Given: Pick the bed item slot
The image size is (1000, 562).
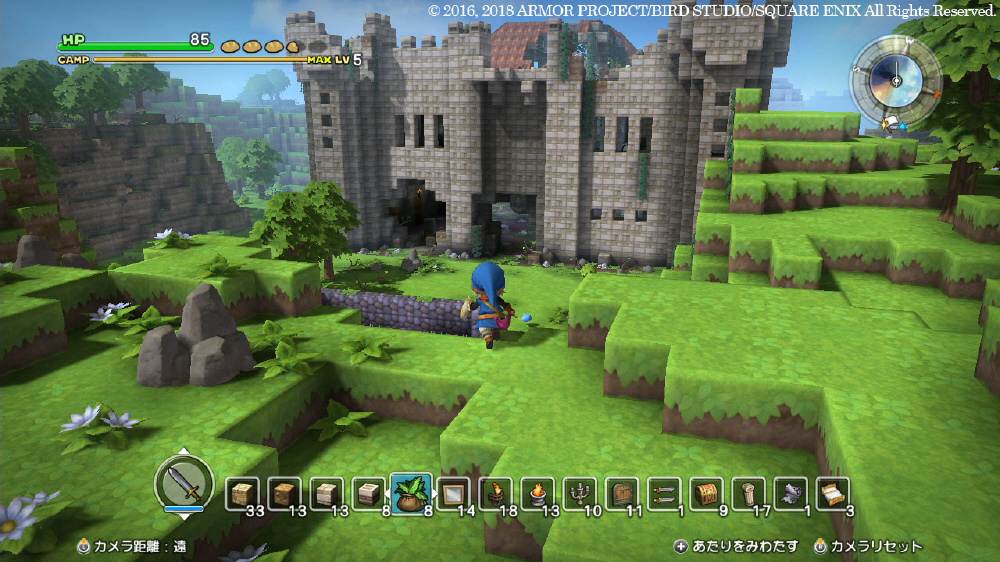Looking at the screenshot, I should tap(832, 494).
